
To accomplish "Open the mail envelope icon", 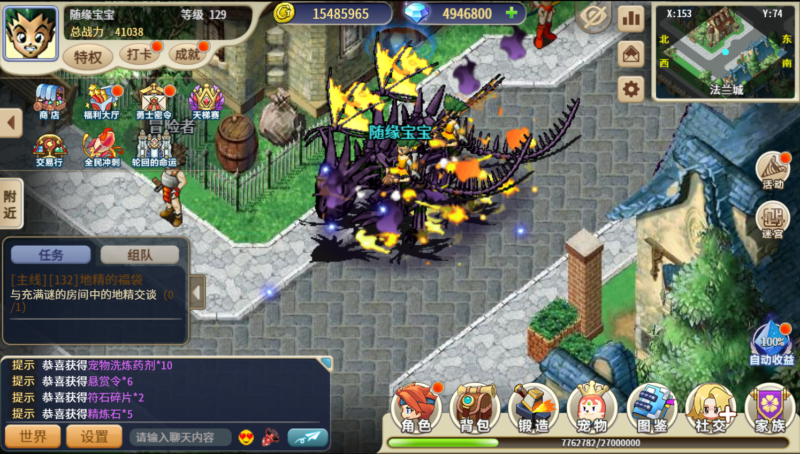I will click(x=631, y=53).
